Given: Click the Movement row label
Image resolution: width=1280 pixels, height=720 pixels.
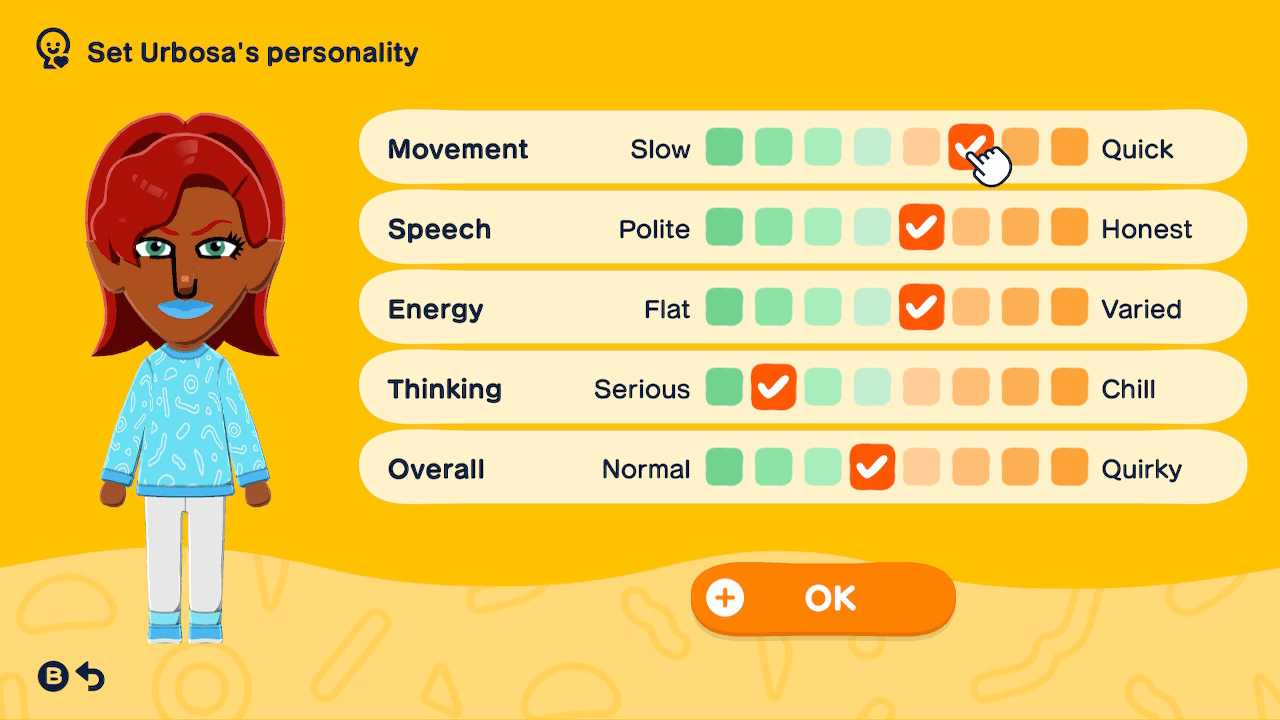Looking at the screenshot, I should click(458, 148).
